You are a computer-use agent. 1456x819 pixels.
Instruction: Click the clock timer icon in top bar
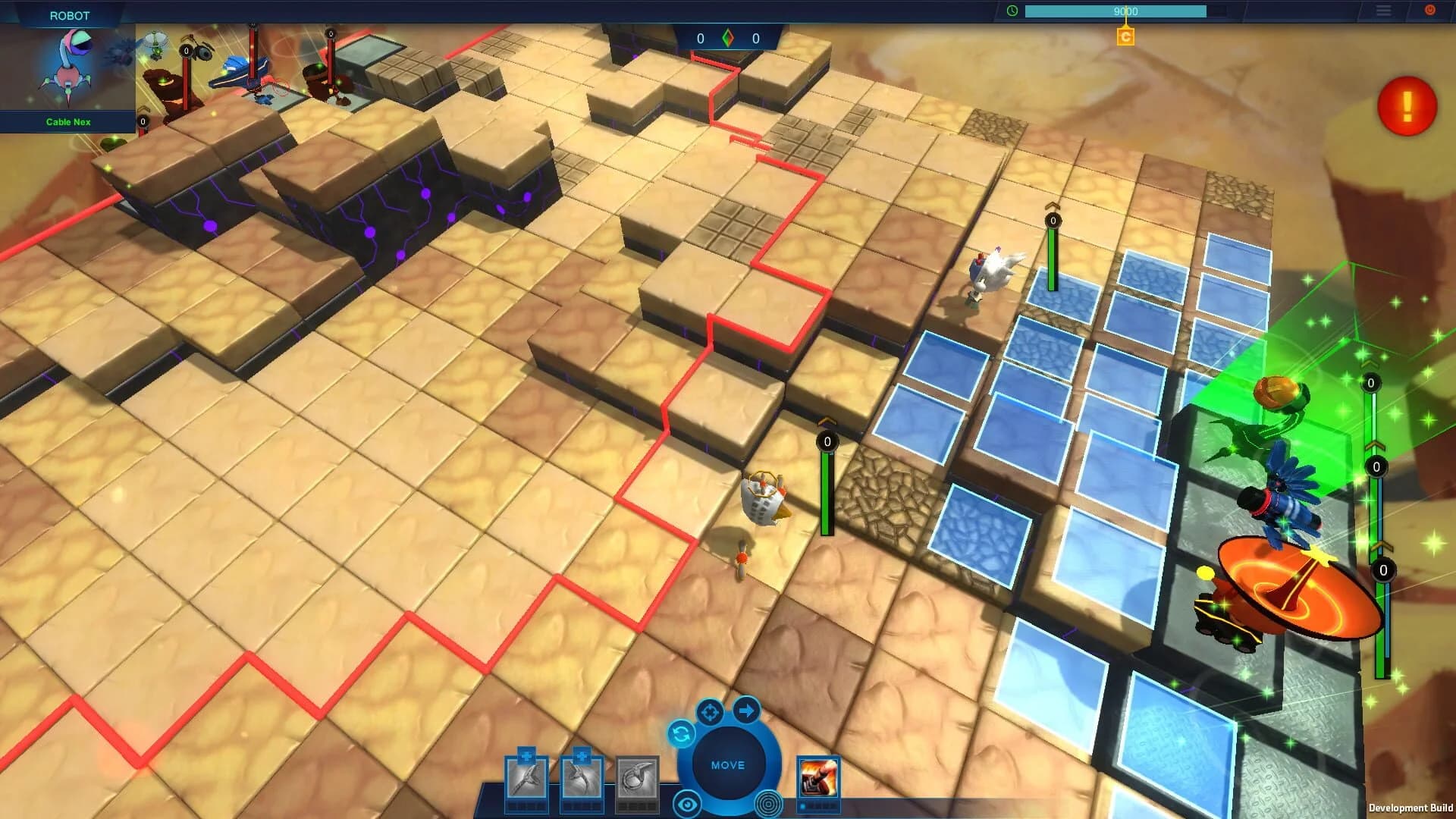(1012, 11)
